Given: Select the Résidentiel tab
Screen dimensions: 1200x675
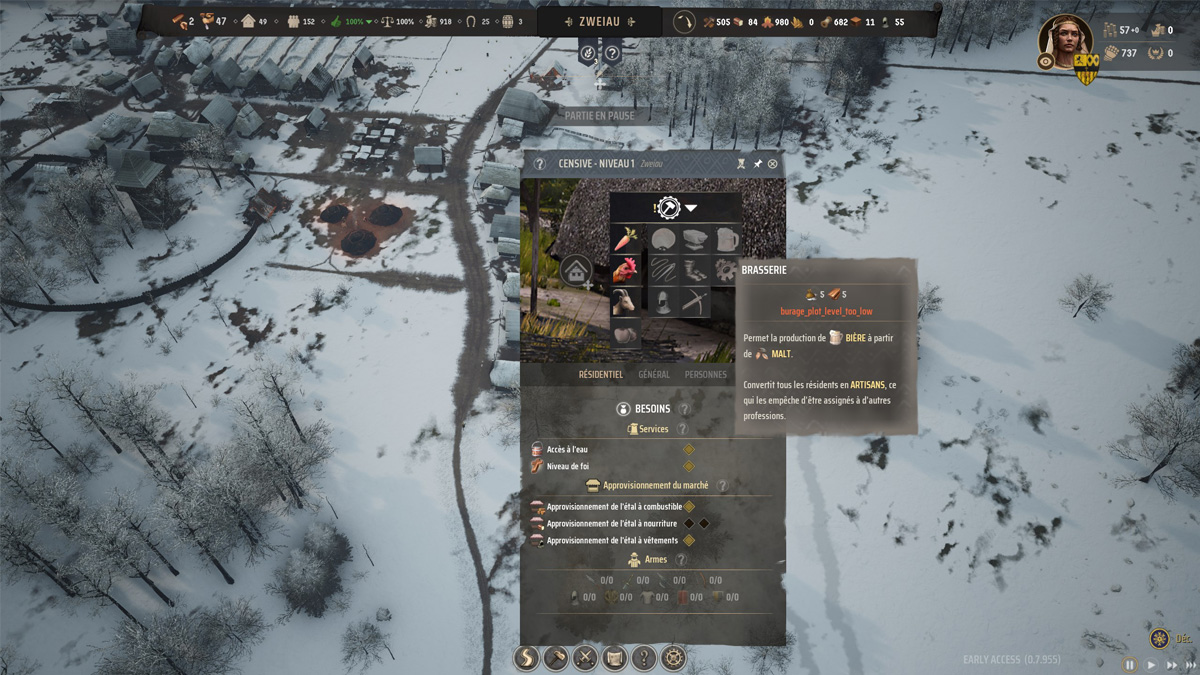Looking at the screenshot, I should click(600, 375).
